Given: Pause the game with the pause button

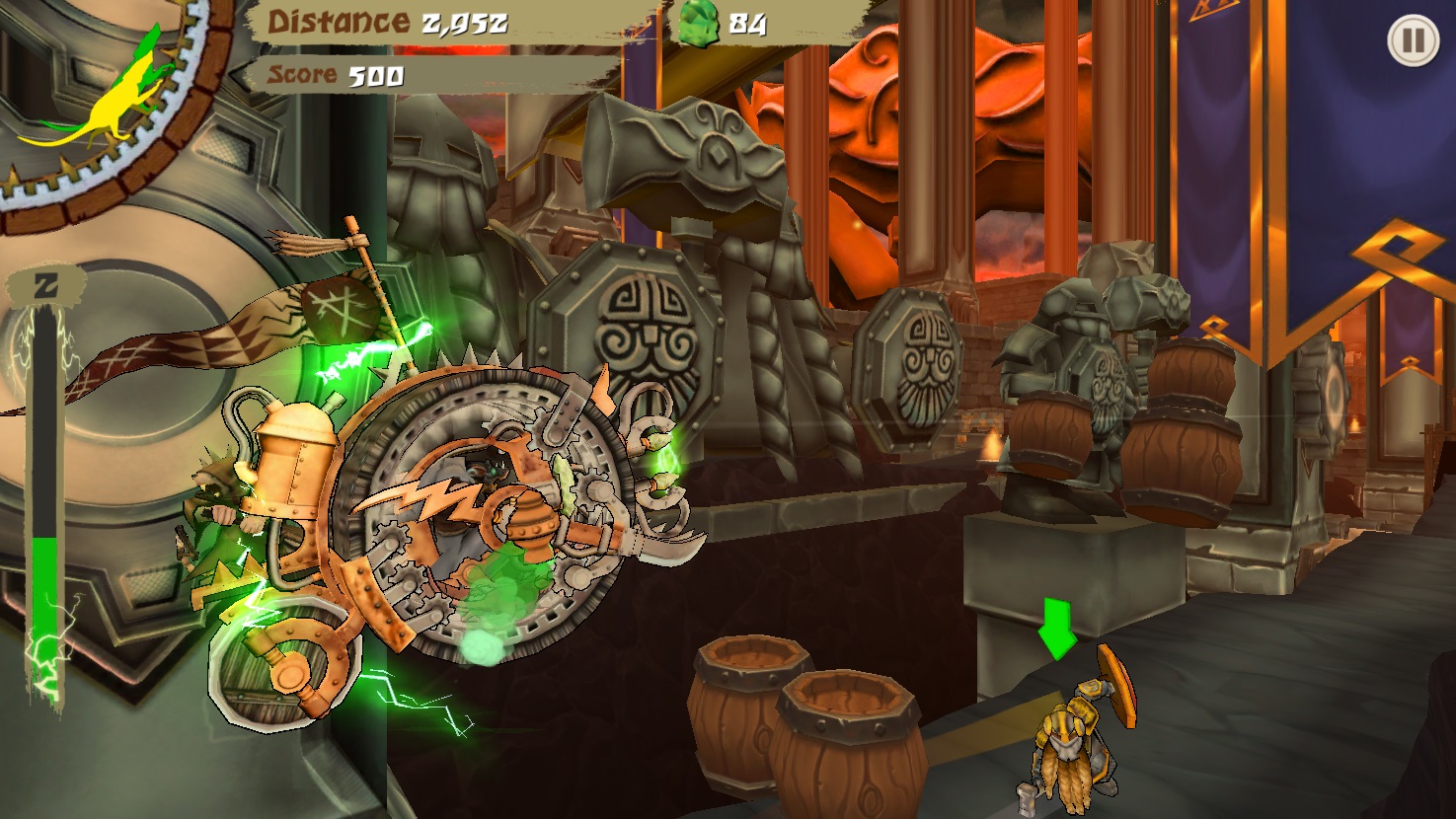Looking at the screenshot, I should (x=1413, y=40).
